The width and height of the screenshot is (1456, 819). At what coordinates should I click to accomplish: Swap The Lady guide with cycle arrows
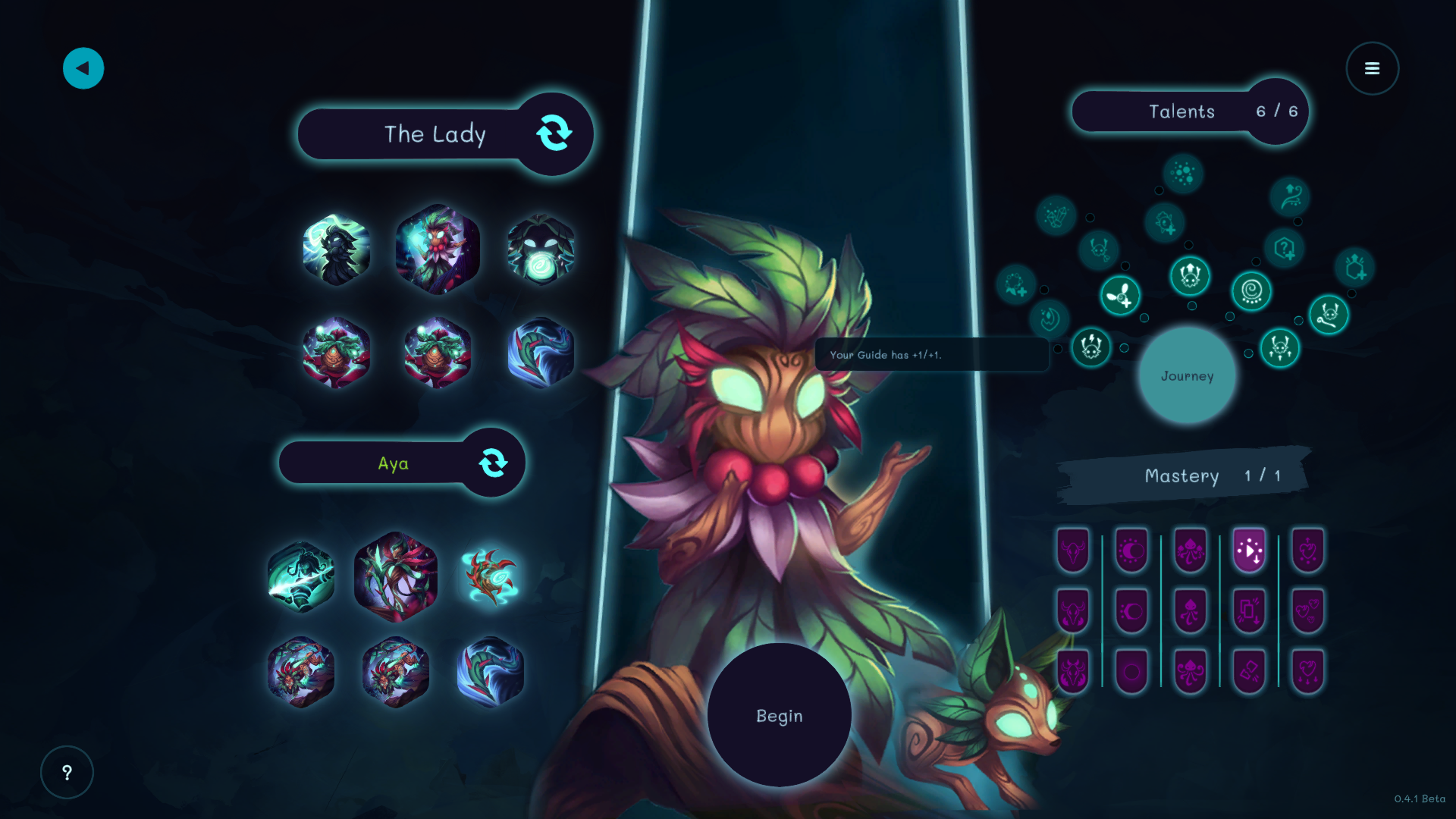554,133
